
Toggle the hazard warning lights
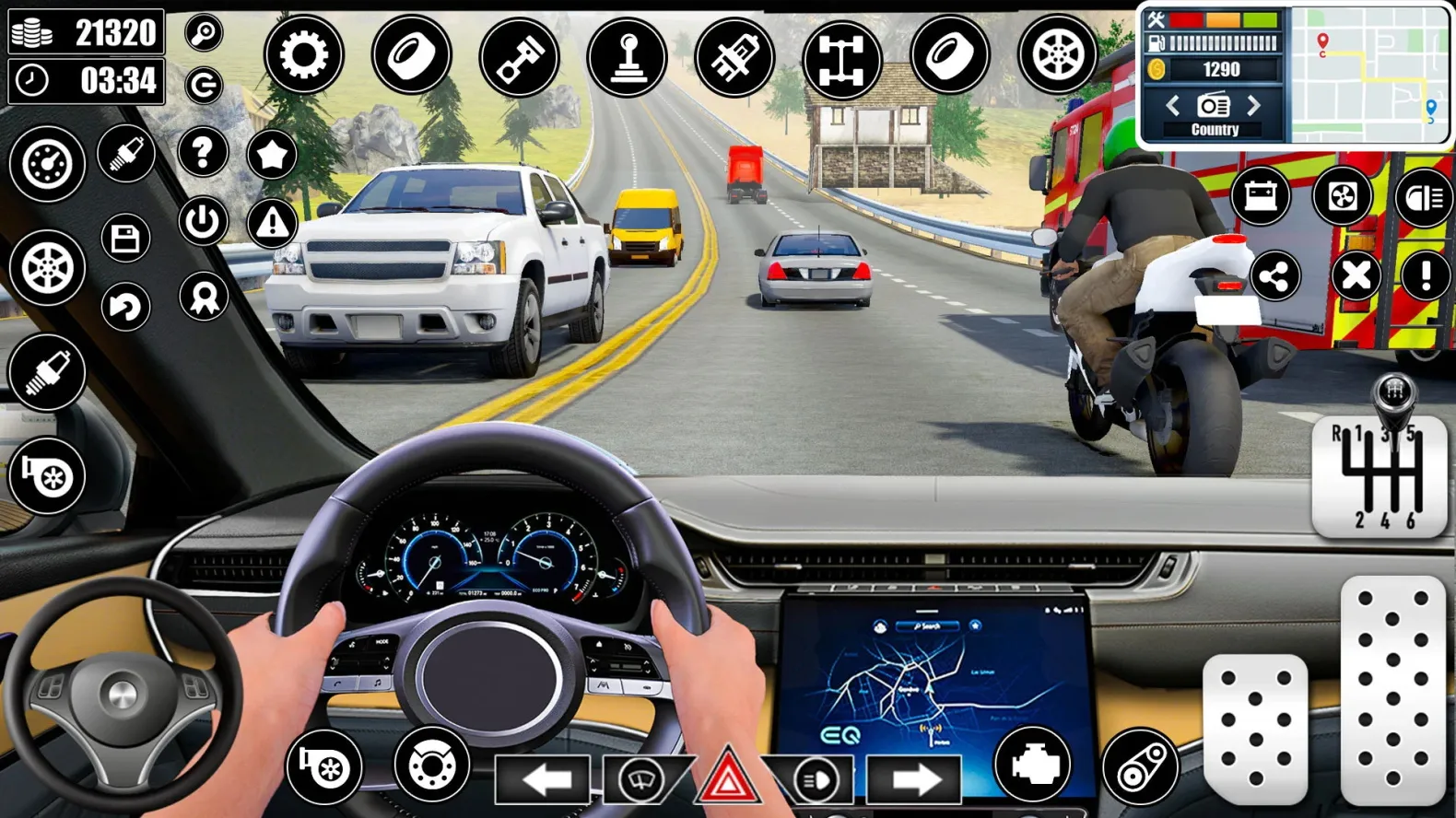click(x=727, y=777)
